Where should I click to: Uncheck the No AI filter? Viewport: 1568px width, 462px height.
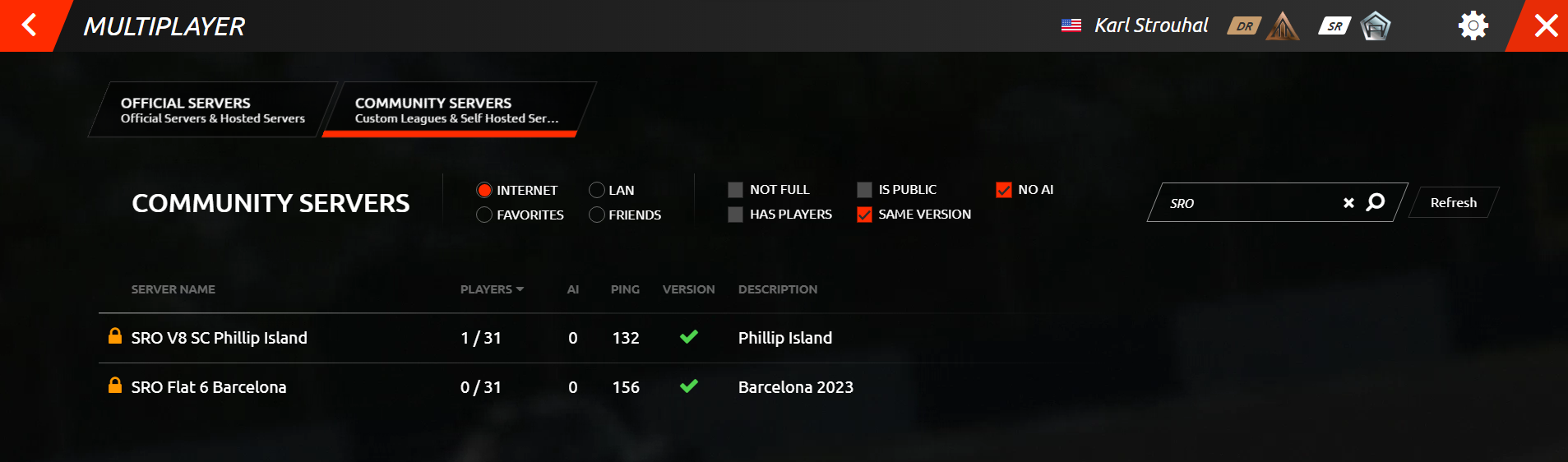point(1003,190)
